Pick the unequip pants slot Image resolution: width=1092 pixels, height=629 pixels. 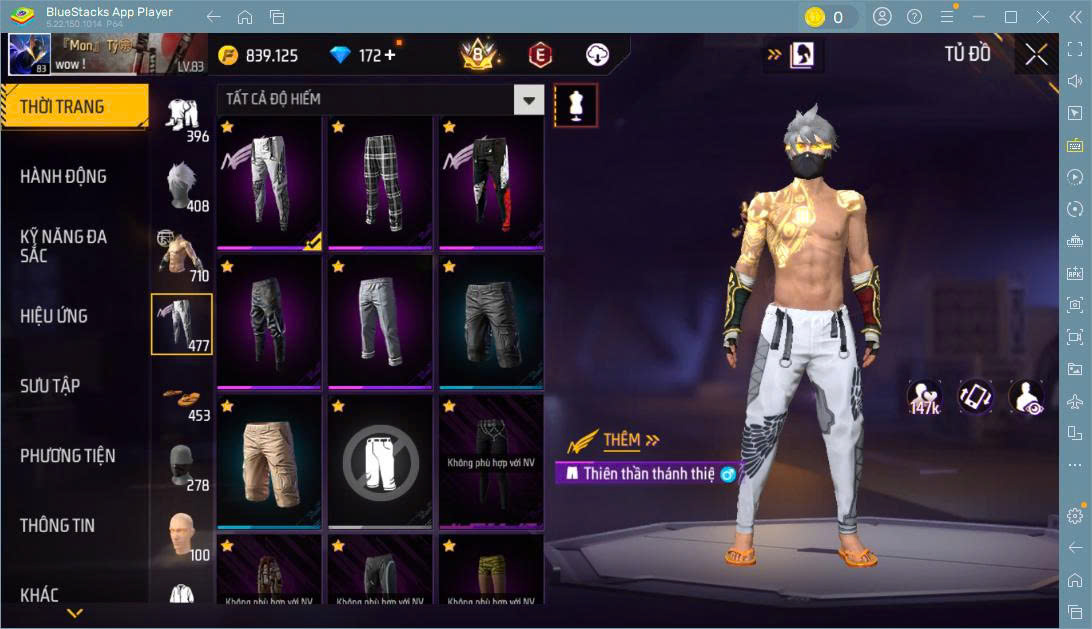coord(380,461)
